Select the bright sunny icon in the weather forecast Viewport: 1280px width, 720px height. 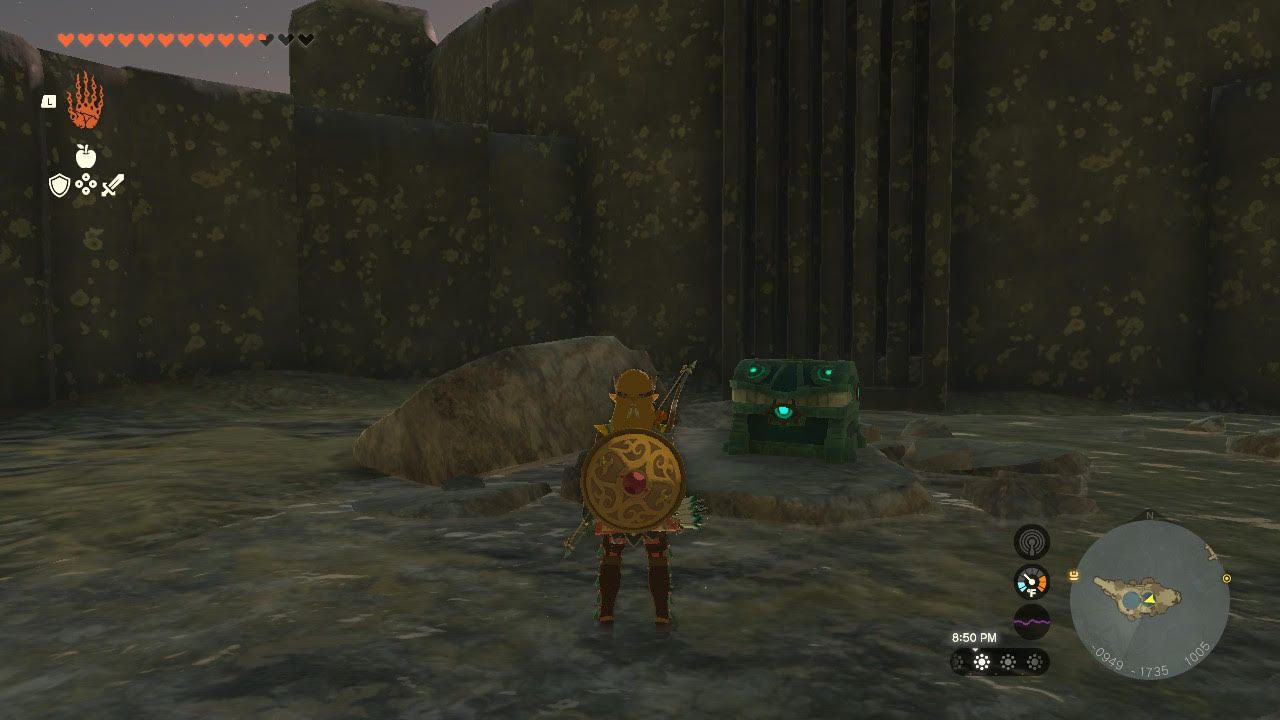(981, 660)
